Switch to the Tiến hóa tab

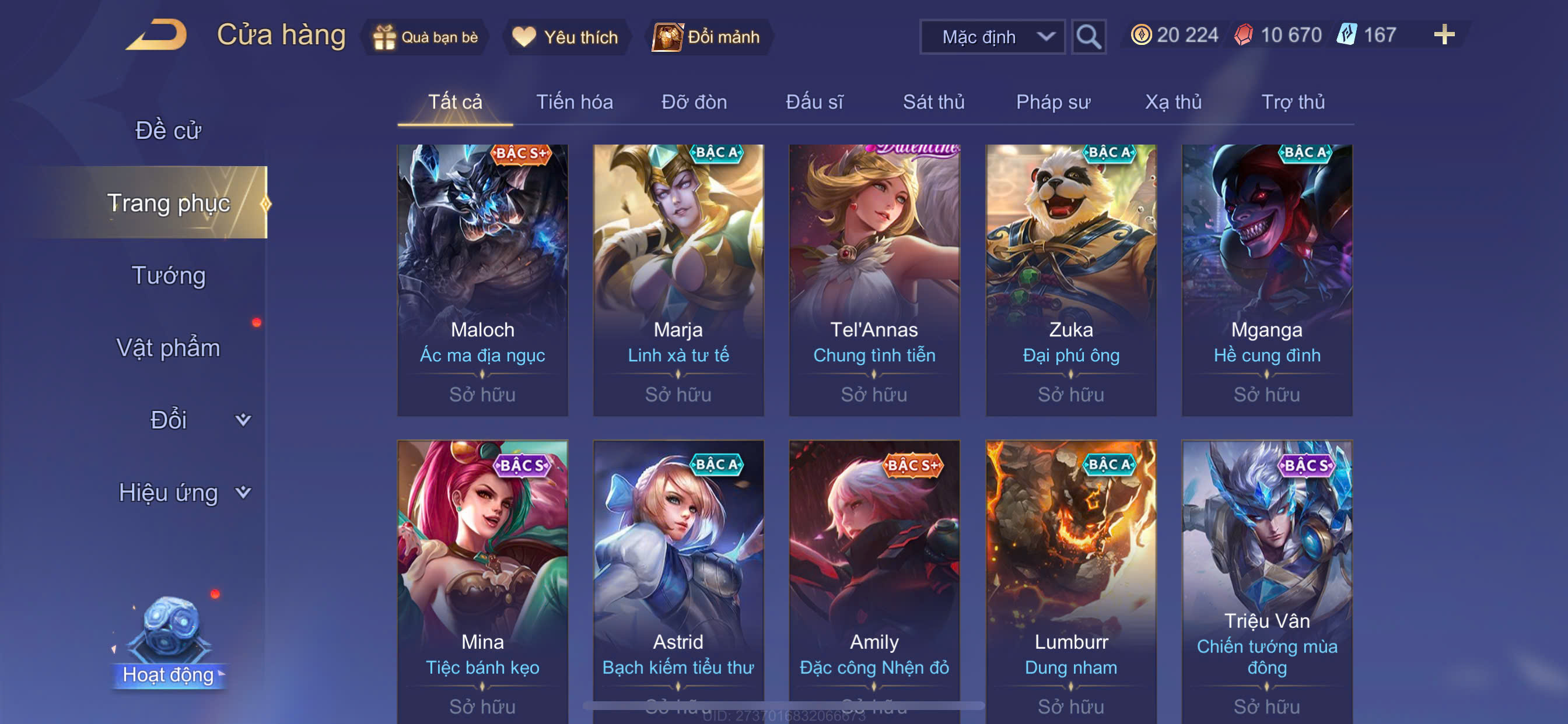tap(574, 102)
